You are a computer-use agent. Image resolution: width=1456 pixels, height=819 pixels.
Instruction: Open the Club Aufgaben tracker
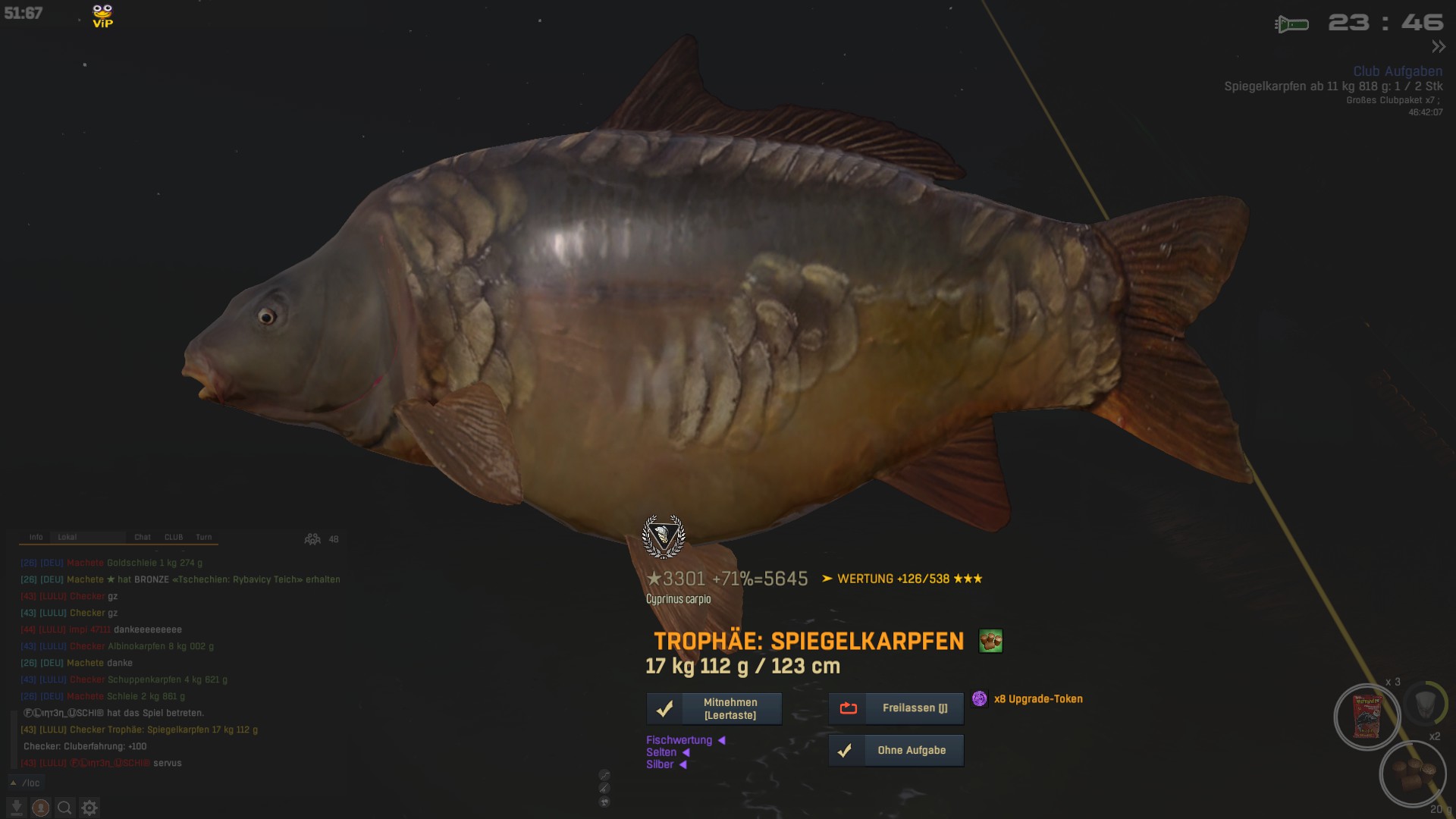pyautogui.click(x=1398, y=71)
